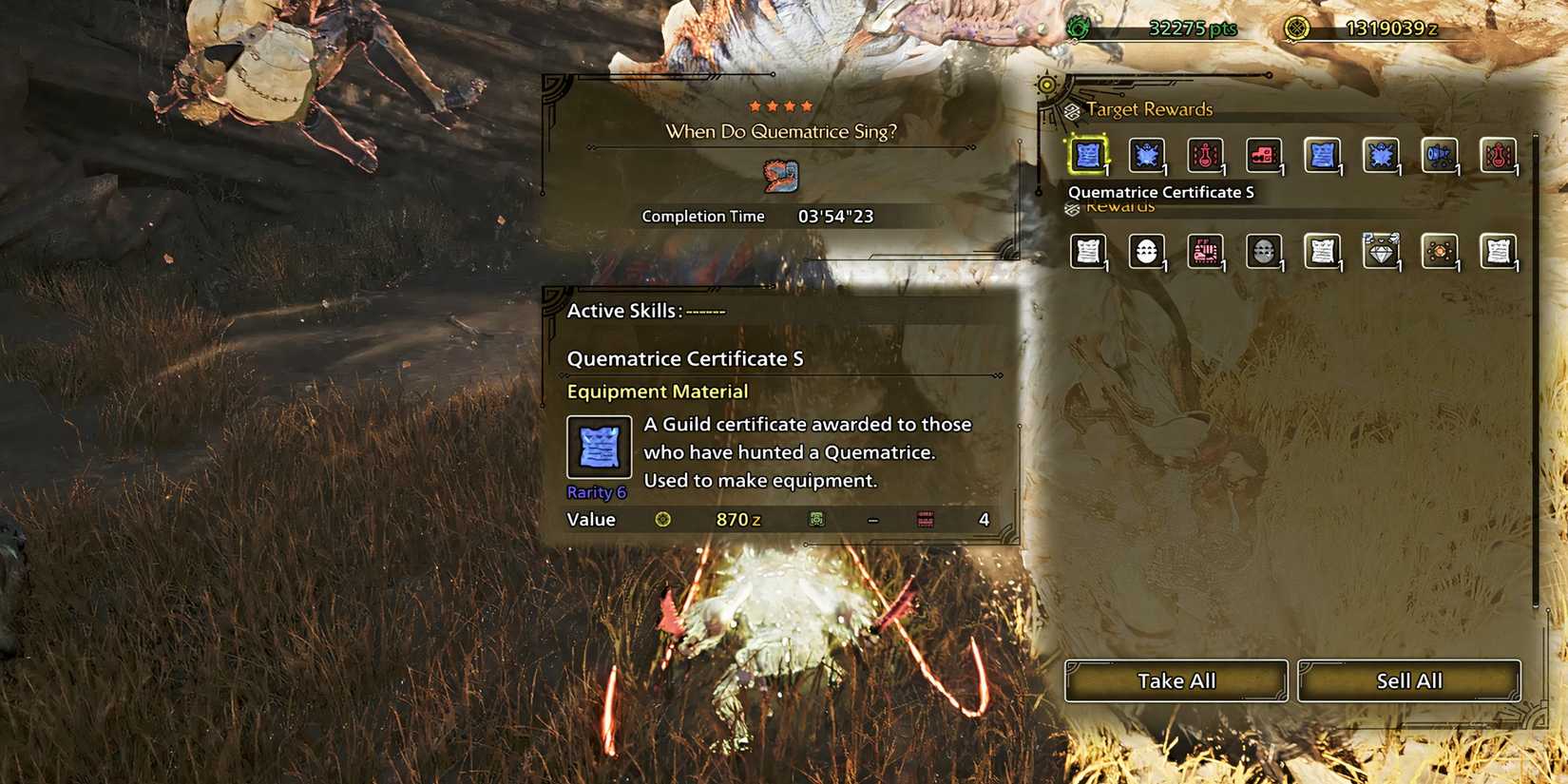This screenshot has height=784, width=1568.
Task: Select the orange armor sphere reward icon
Action: tap(1440, 252)
